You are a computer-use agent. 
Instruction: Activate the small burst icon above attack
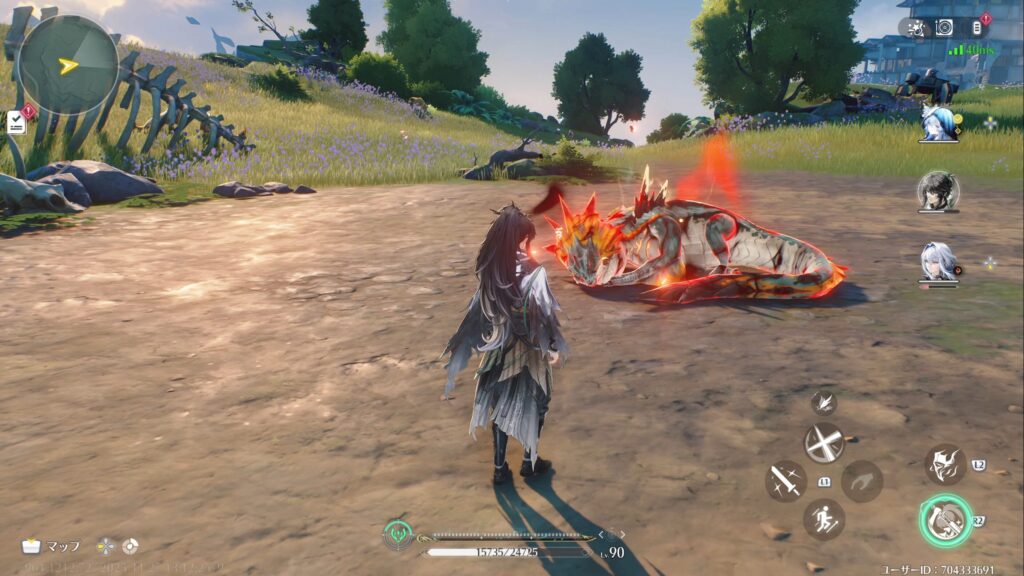click(x=824, y=403)
